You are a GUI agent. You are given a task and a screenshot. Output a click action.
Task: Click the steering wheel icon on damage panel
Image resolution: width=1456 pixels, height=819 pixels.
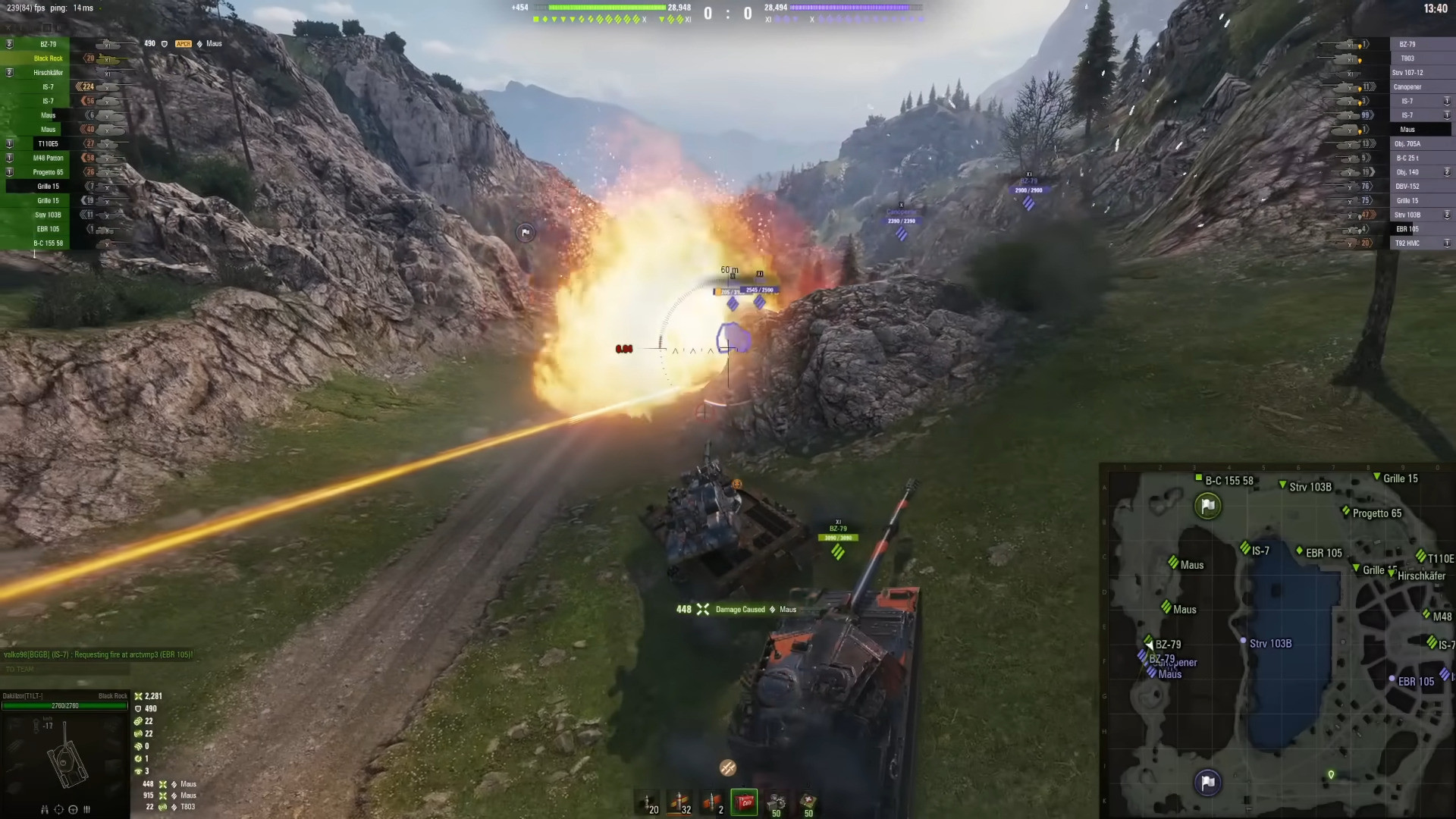74,810
